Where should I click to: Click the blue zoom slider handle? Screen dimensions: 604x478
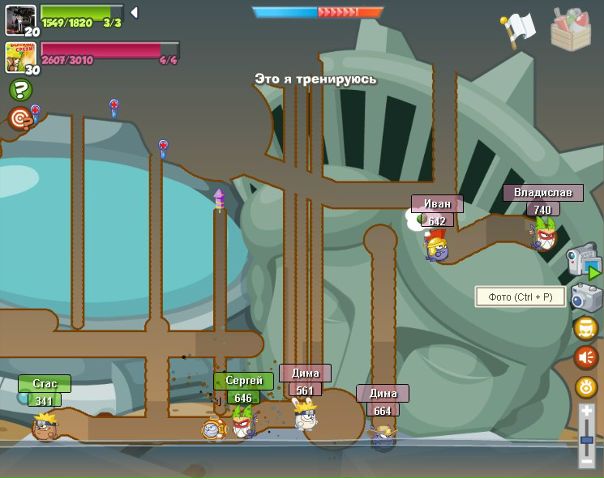click(x=587, y=439)
